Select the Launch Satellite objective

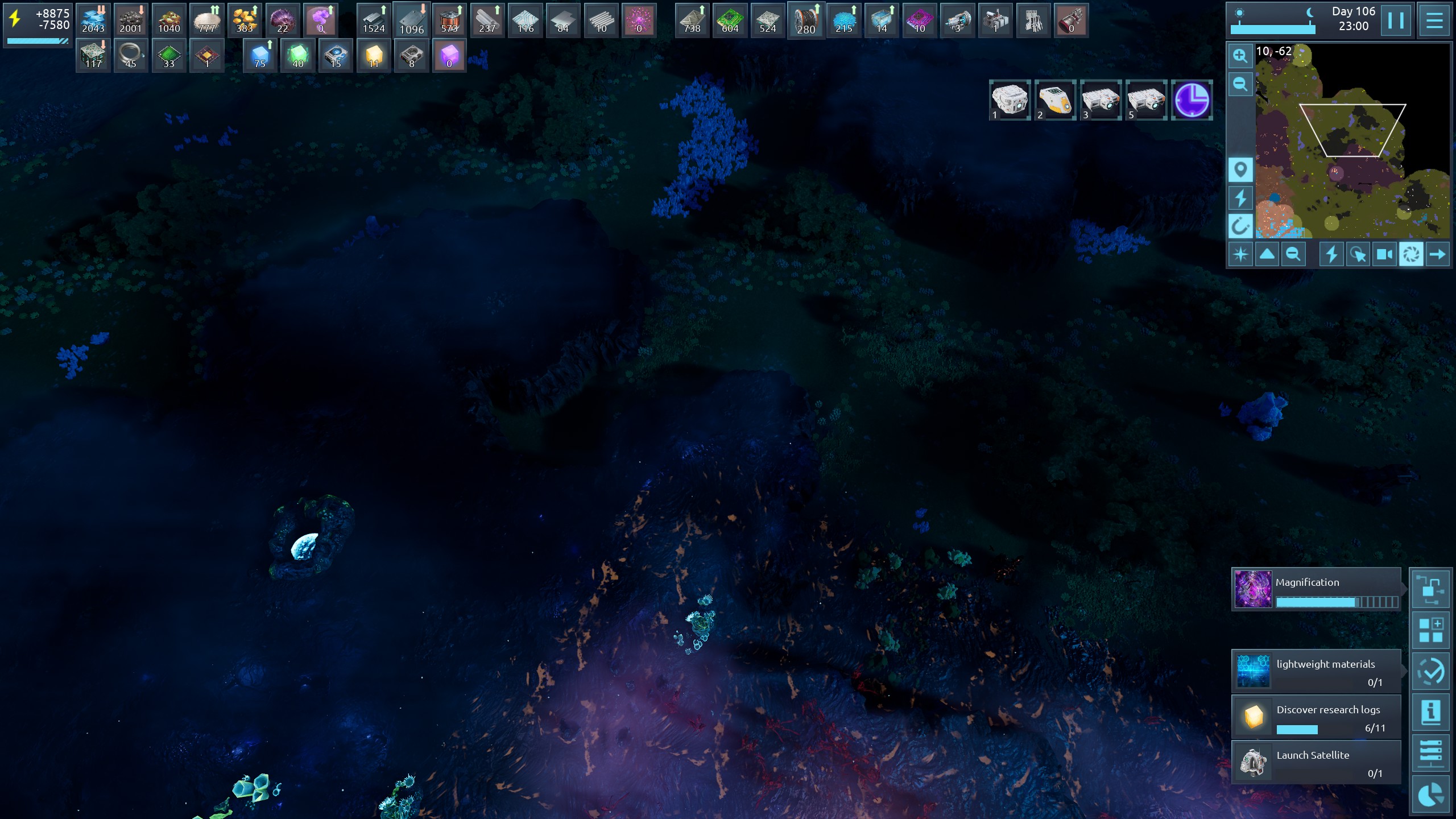coord(1316,763)
